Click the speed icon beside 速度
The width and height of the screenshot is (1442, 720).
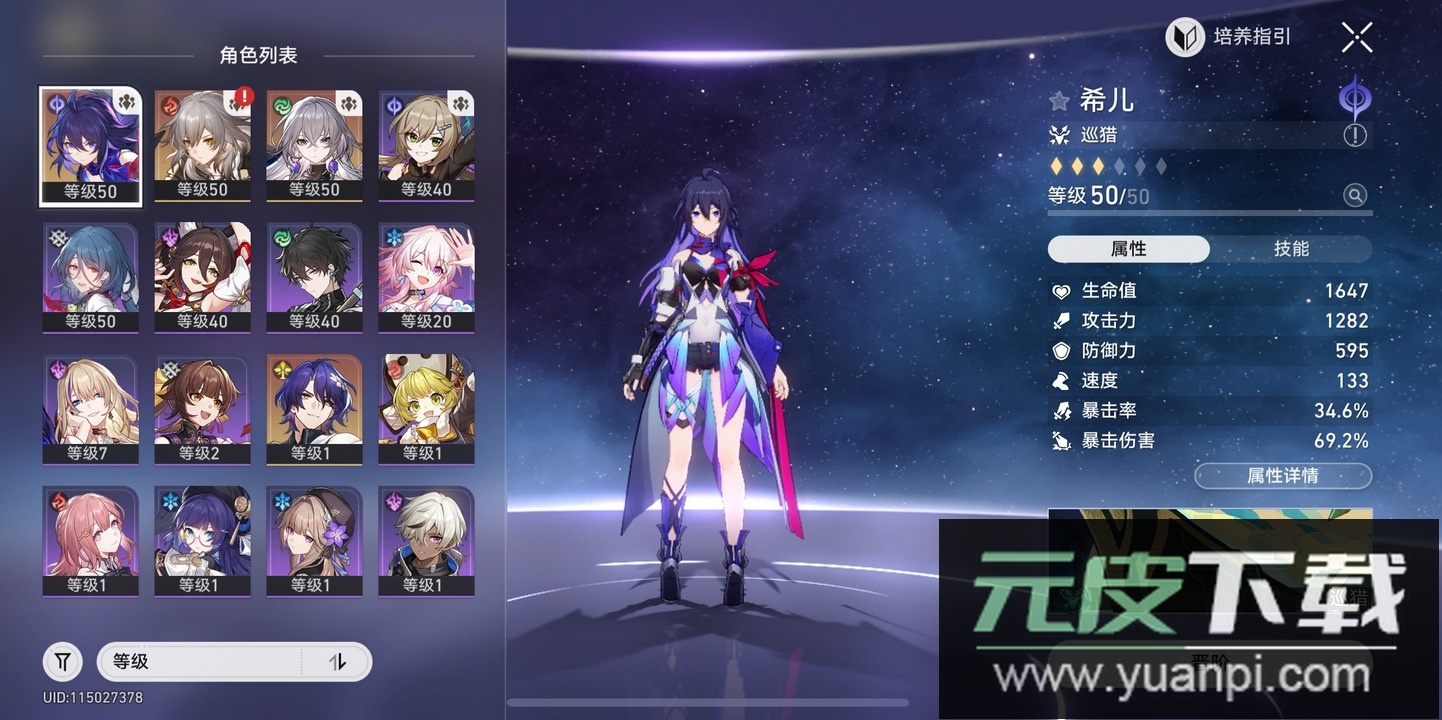pos(1059,380)
